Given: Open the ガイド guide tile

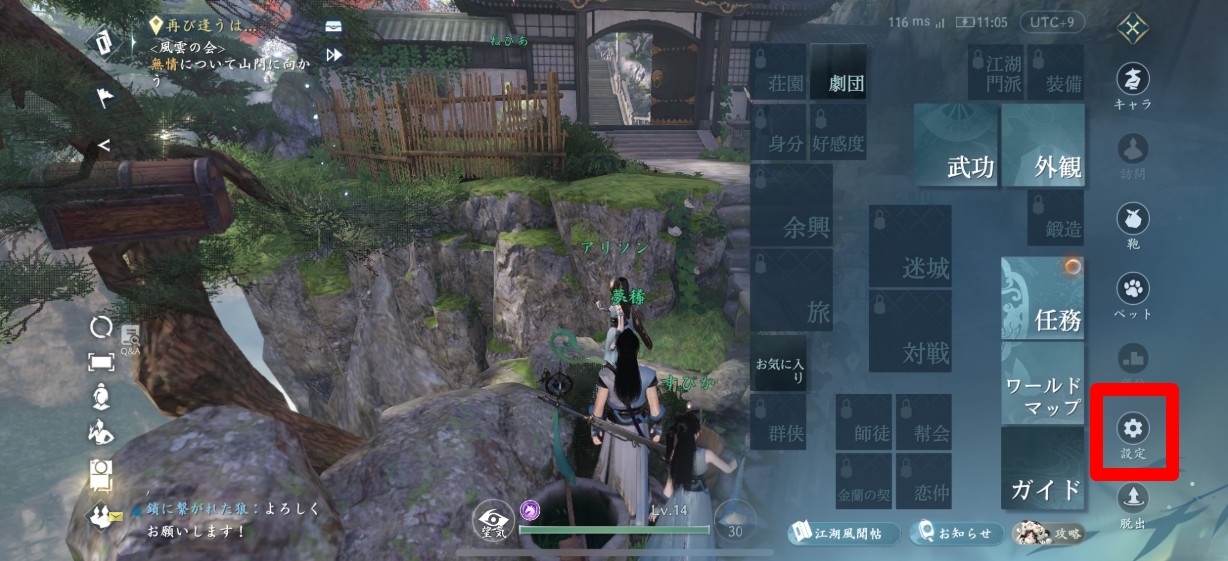Looking at the screenshot, I should pyautogui.click(x=1043, y=470).
